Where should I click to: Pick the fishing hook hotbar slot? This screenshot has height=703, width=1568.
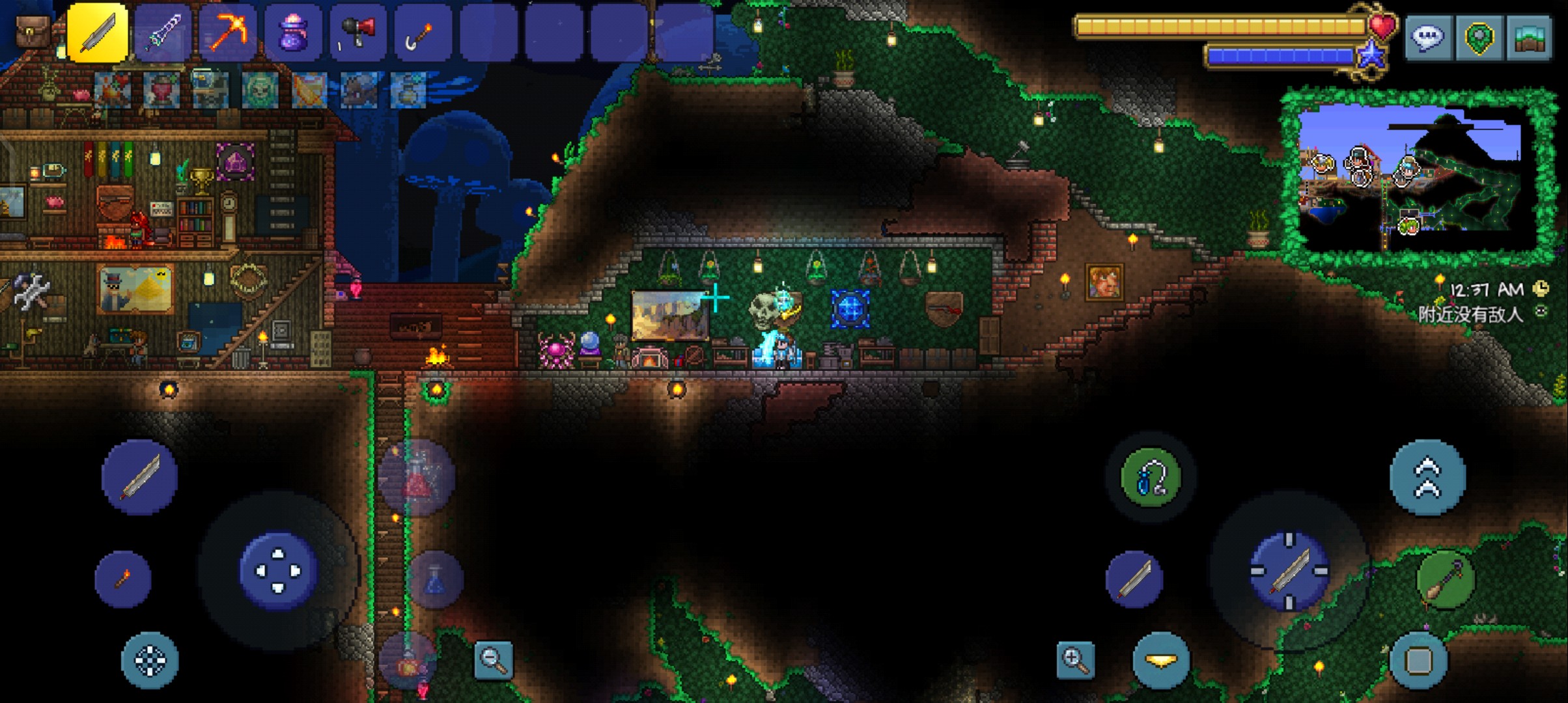click(x=423, y=33)
